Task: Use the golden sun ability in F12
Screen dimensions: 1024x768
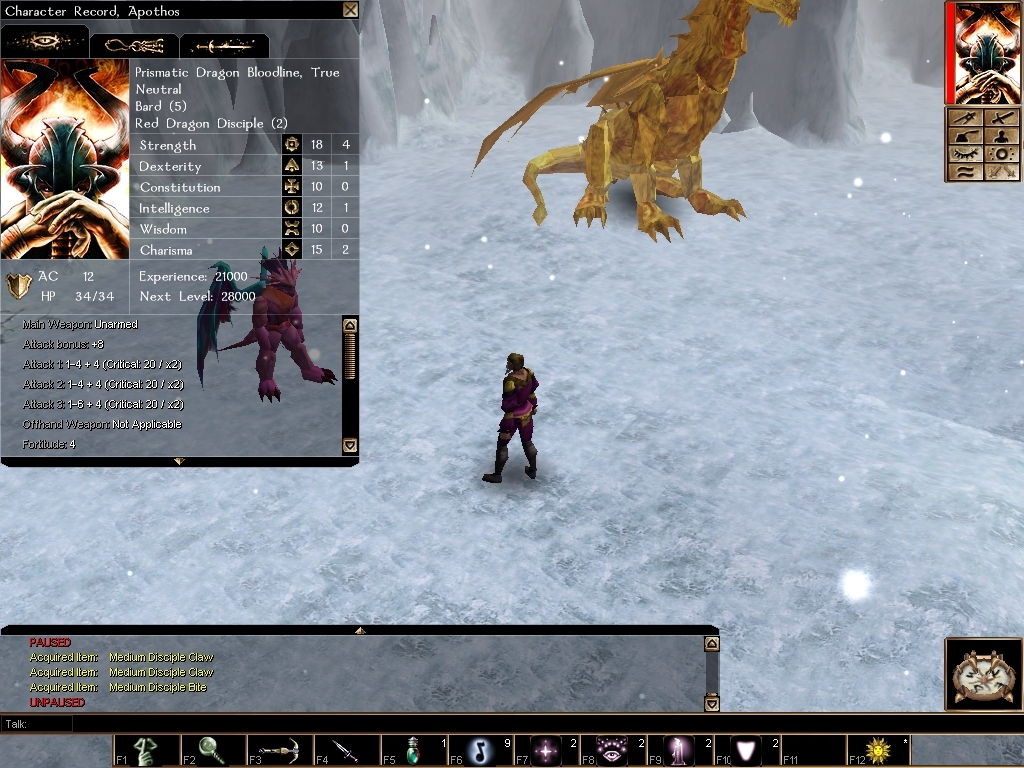Action: (x=880, y=750)
